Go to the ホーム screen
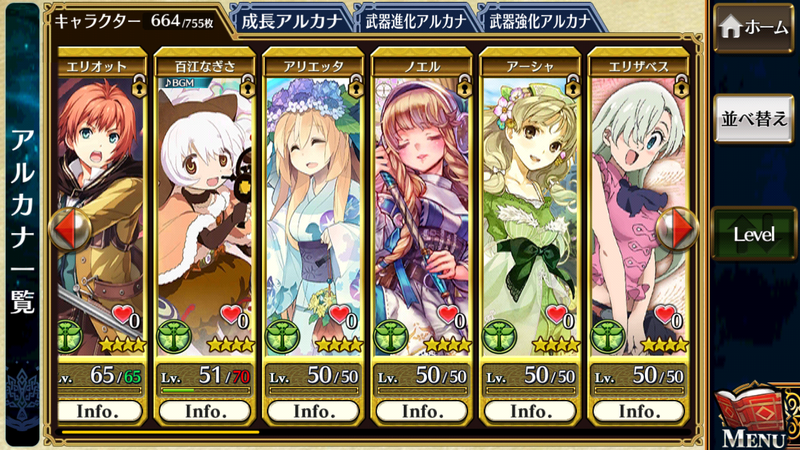 754,26
